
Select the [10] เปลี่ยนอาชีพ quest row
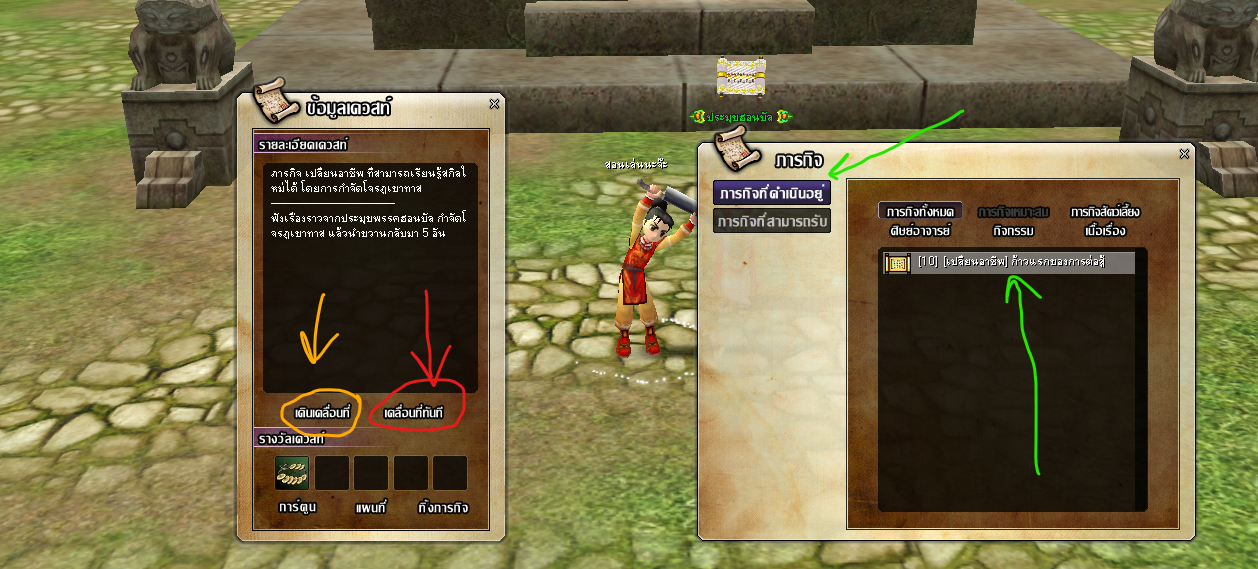pos(1009,263)
